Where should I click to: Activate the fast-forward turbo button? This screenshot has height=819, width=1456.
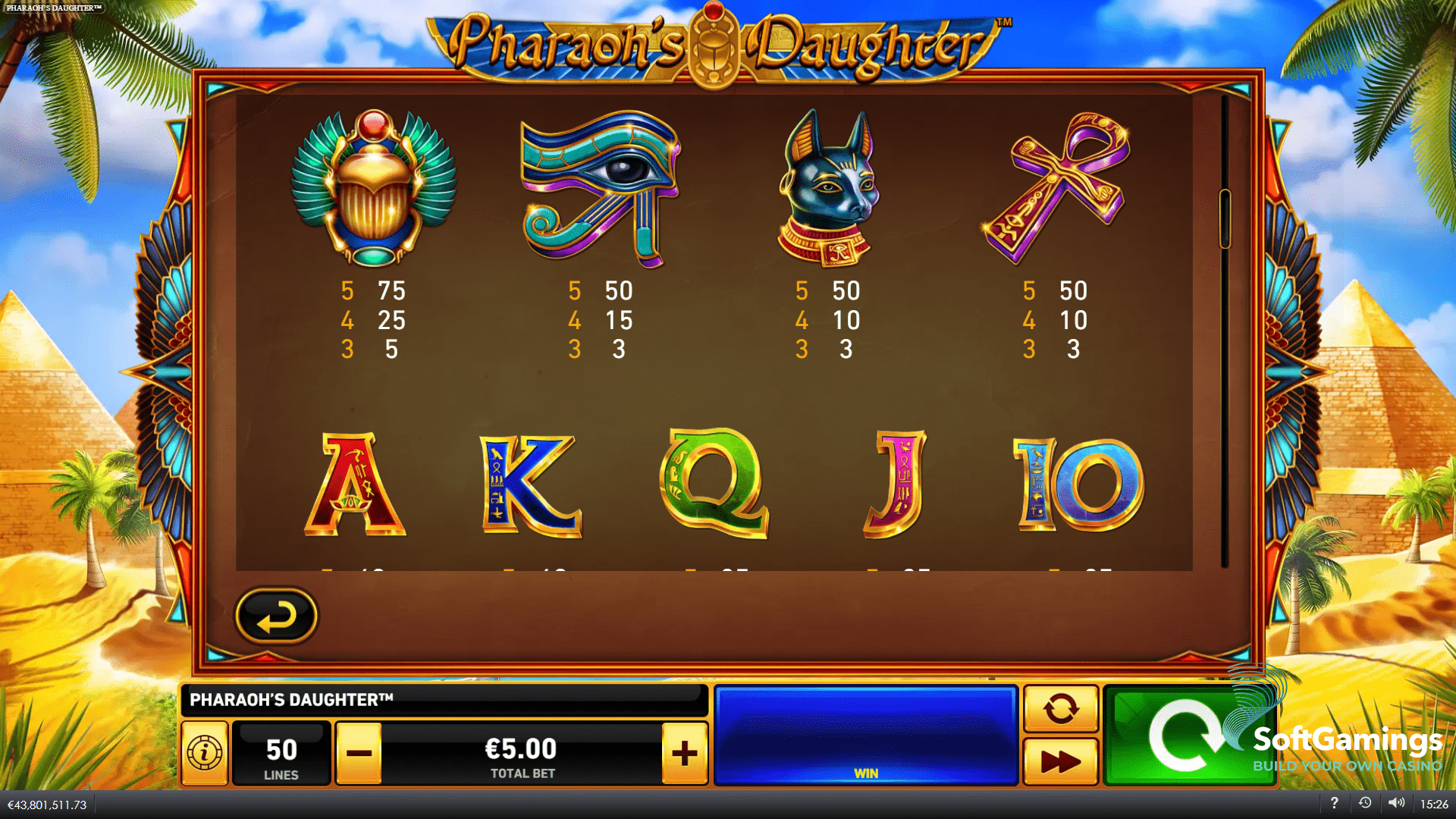point(1060,761)
